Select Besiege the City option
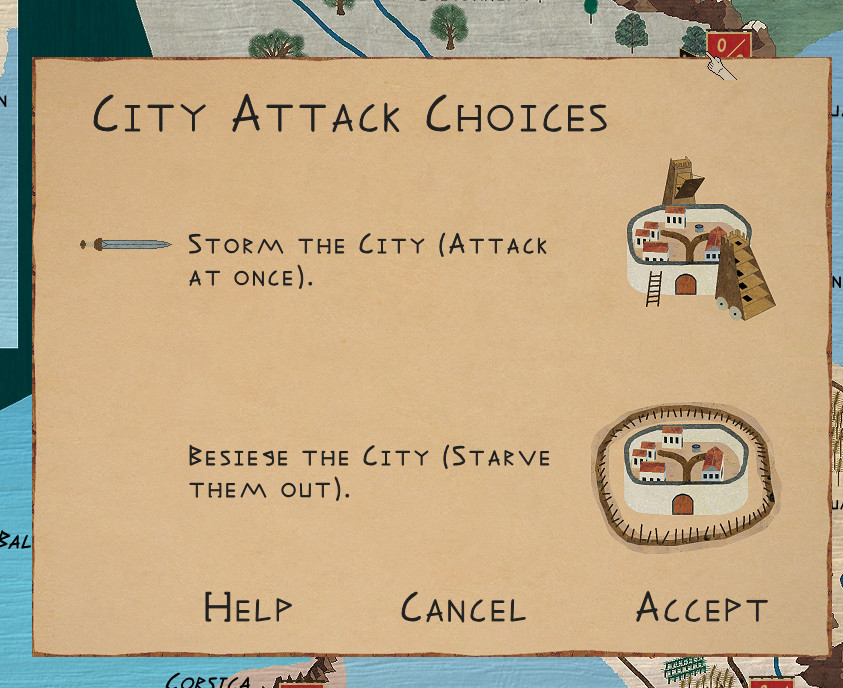 click(369, 473)
